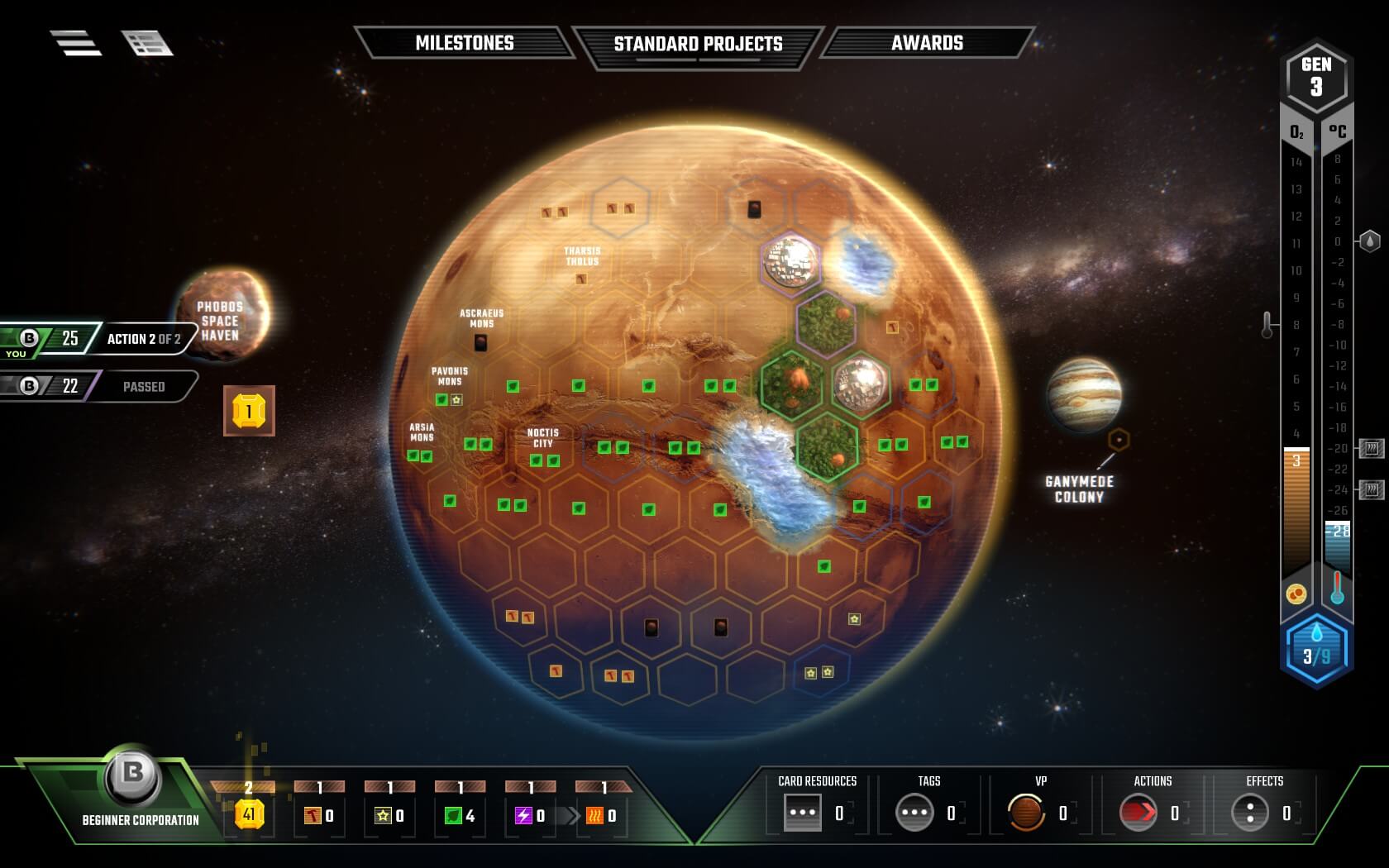Image resolution: width=1389 pixels, height=868 pixels.
Task: Select the MegaCredits resource icon showing 41
Action: (x=248, y=814)
